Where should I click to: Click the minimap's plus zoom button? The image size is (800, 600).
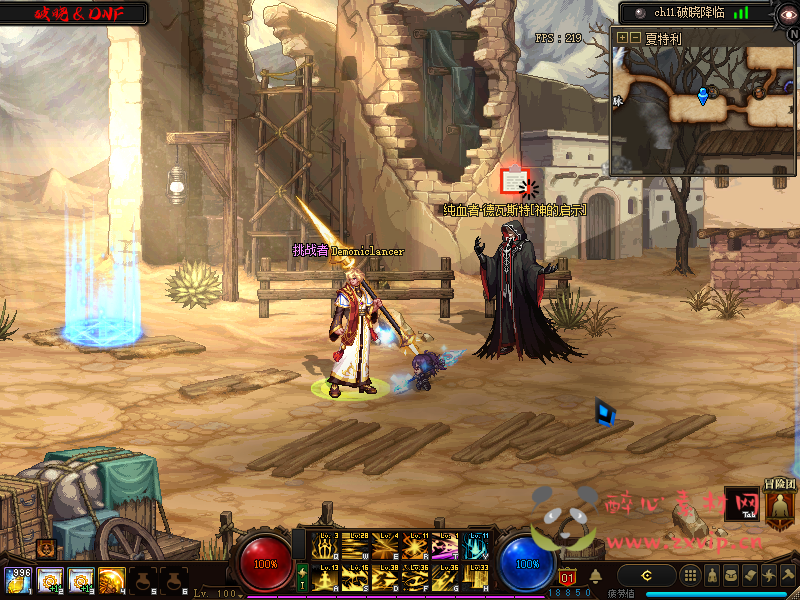(x=622, y=37)
